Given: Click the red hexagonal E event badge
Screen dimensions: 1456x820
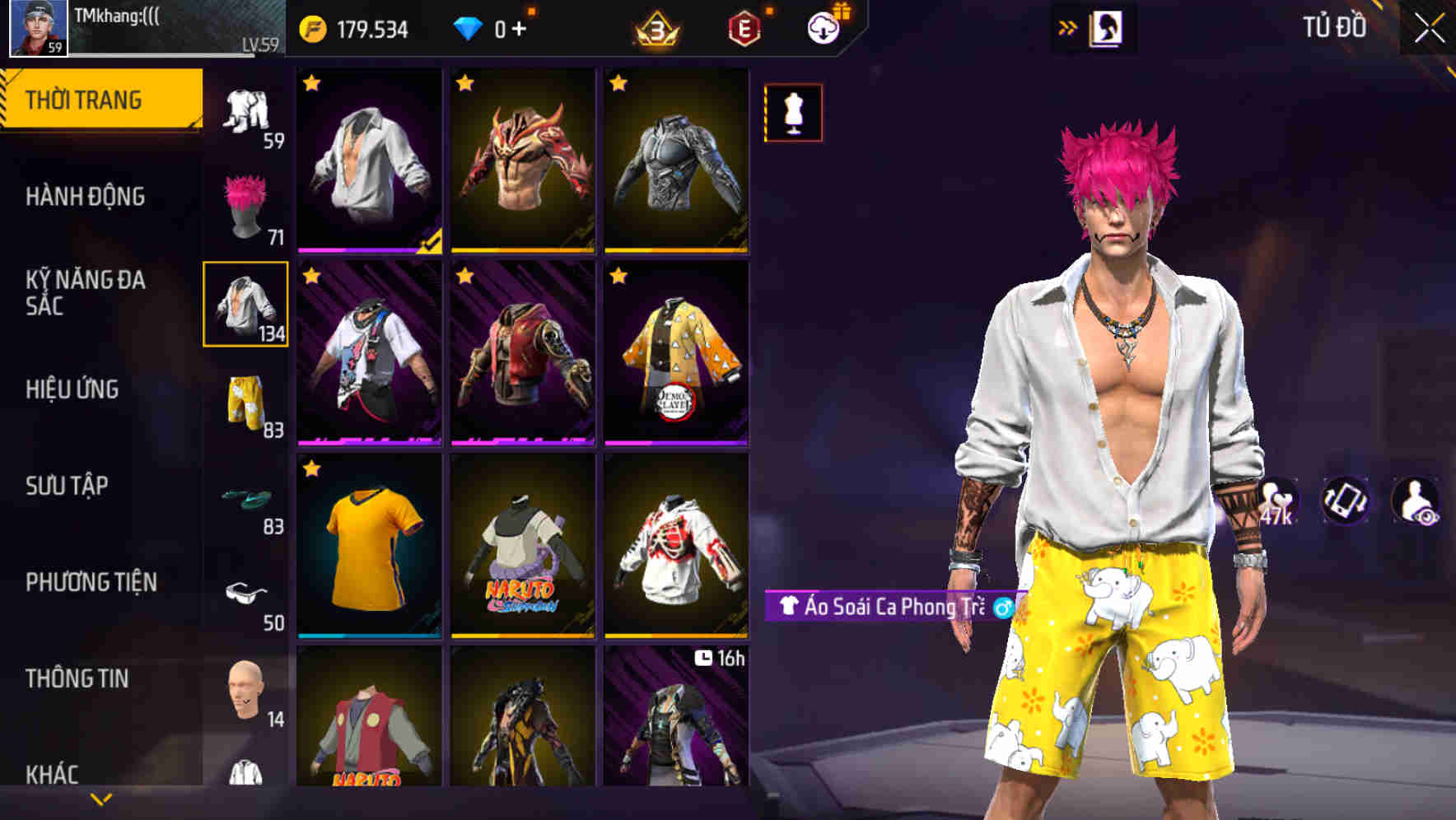Looking at the screenshot, I should tap(743, 26).
